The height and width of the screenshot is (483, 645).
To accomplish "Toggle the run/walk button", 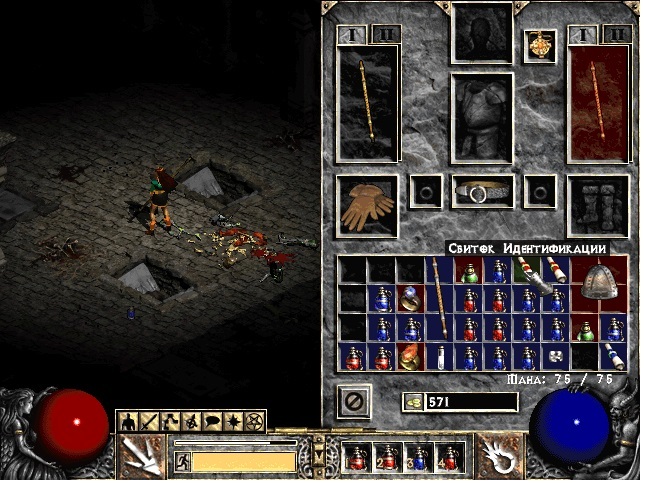I will (182, 461).
